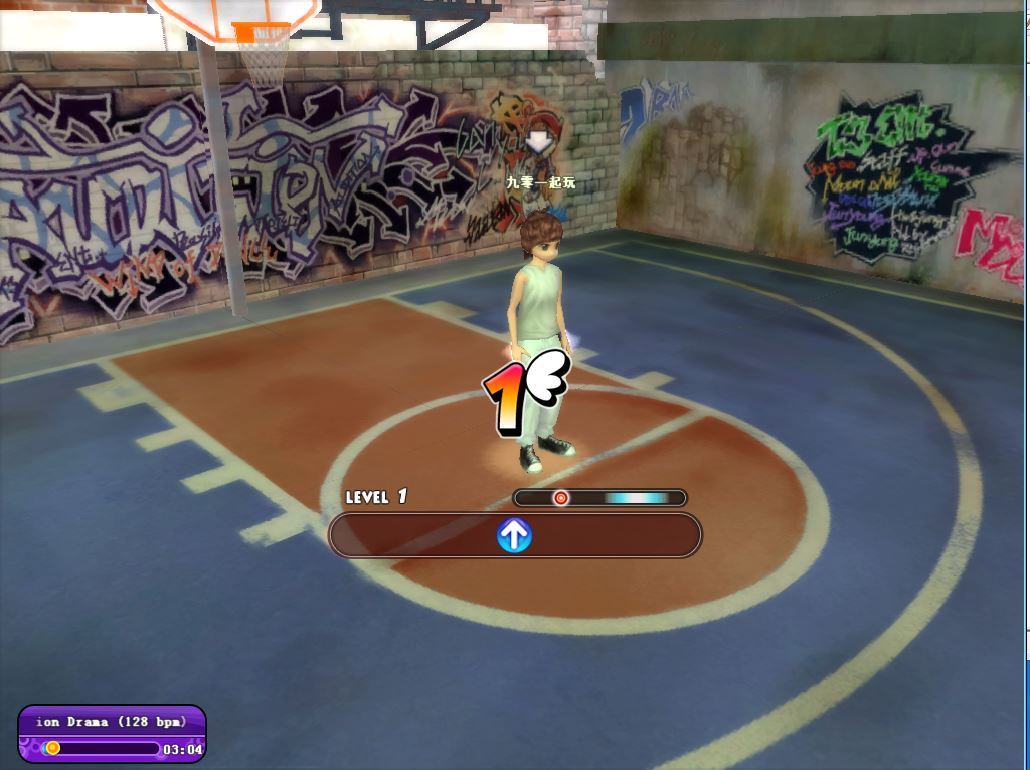Click the song progress bar
The image size is (1030, 770).
[x=100, y=748]
